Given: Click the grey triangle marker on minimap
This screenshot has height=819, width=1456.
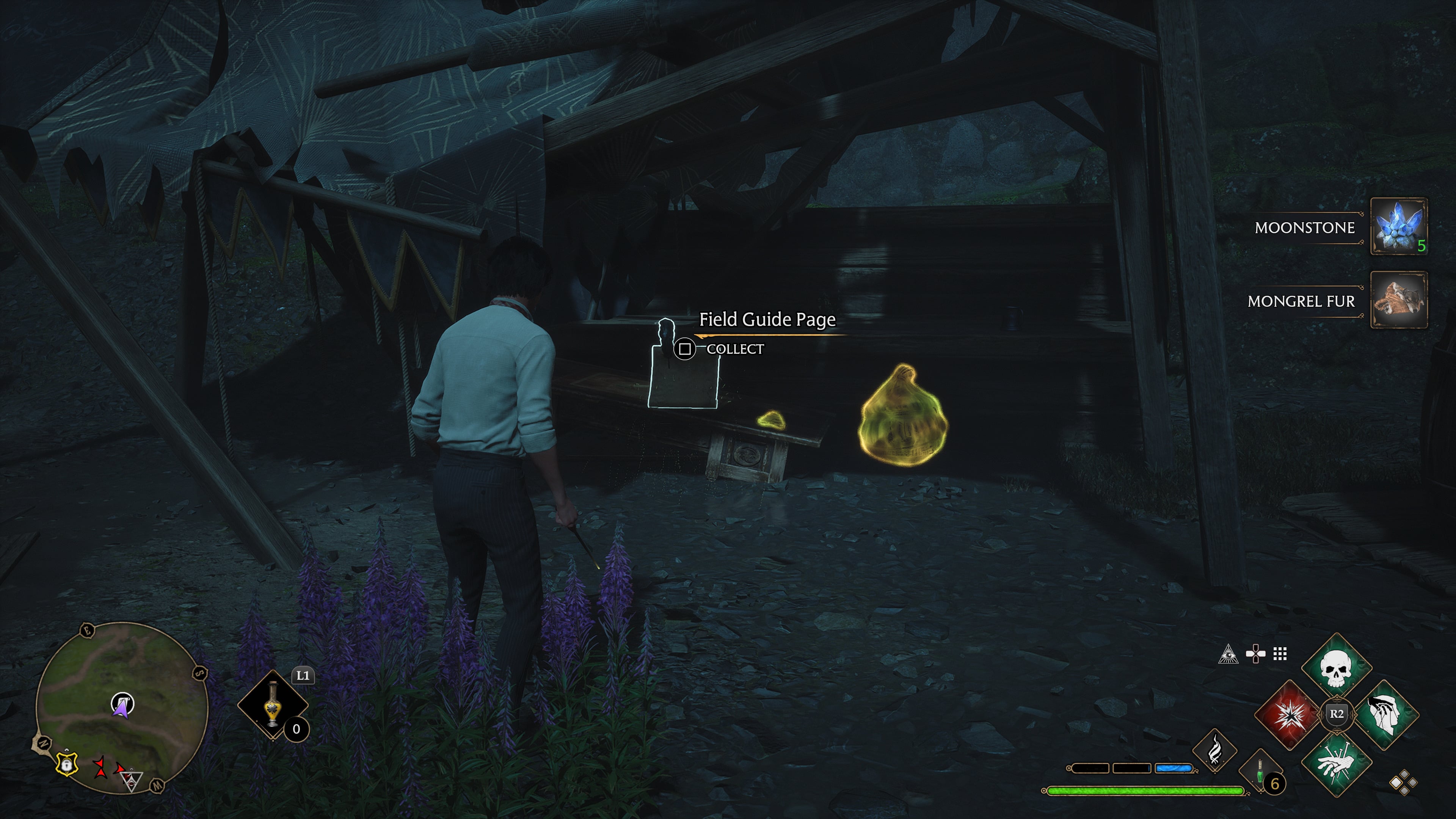Looking at the screenshot, I should point(132,781).
